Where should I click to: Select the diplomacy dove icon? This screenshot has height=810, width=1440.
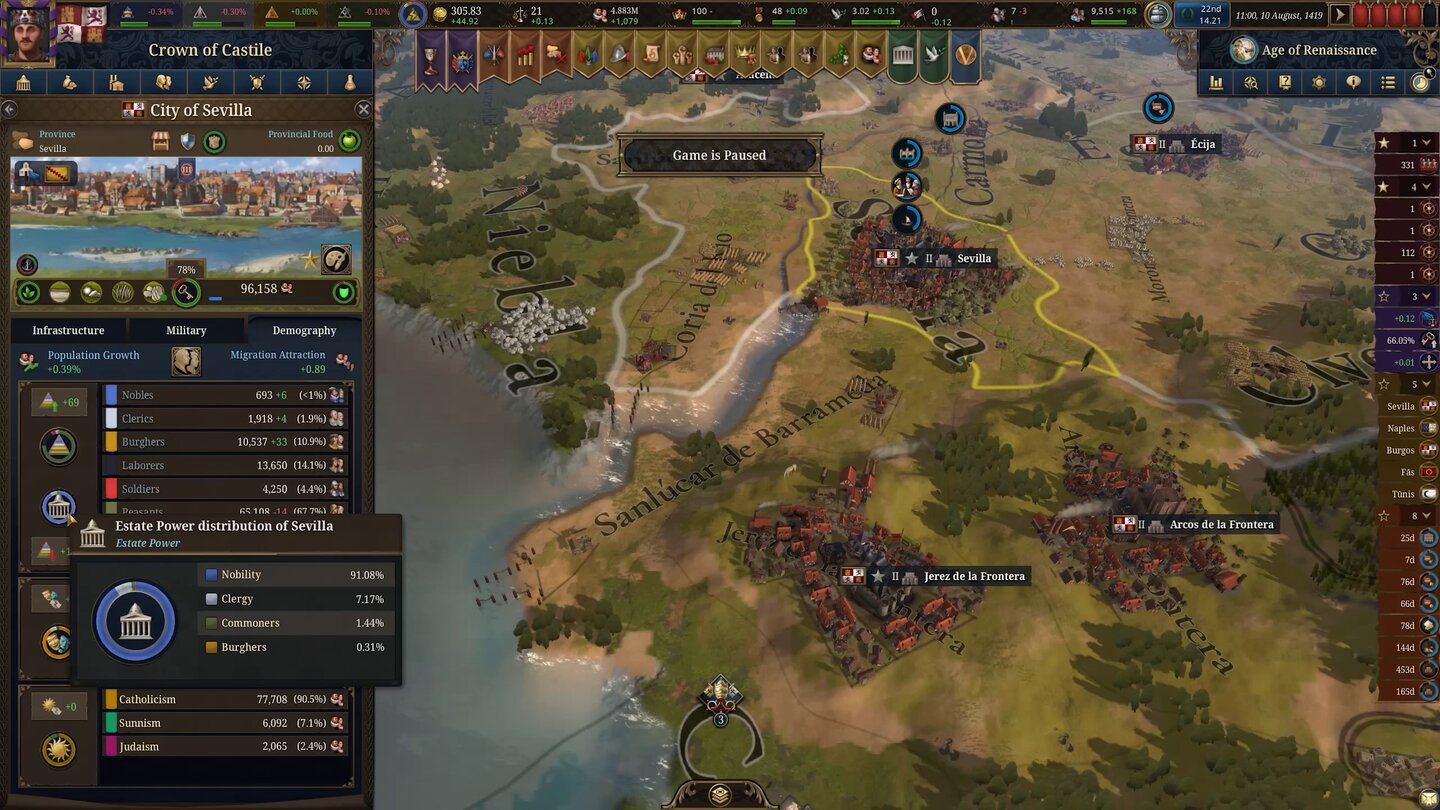coord(210,82)
